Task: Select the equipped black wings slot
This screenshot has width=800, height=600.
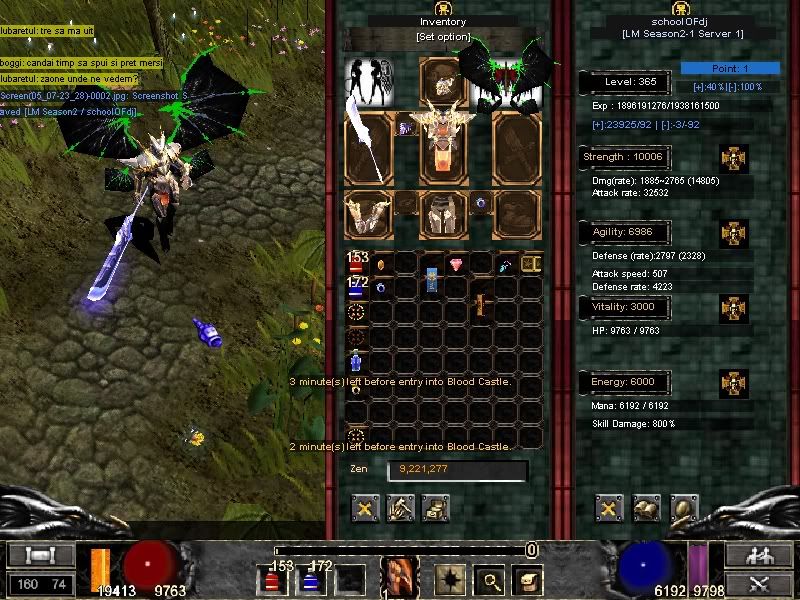Action: tap(505, 78)
